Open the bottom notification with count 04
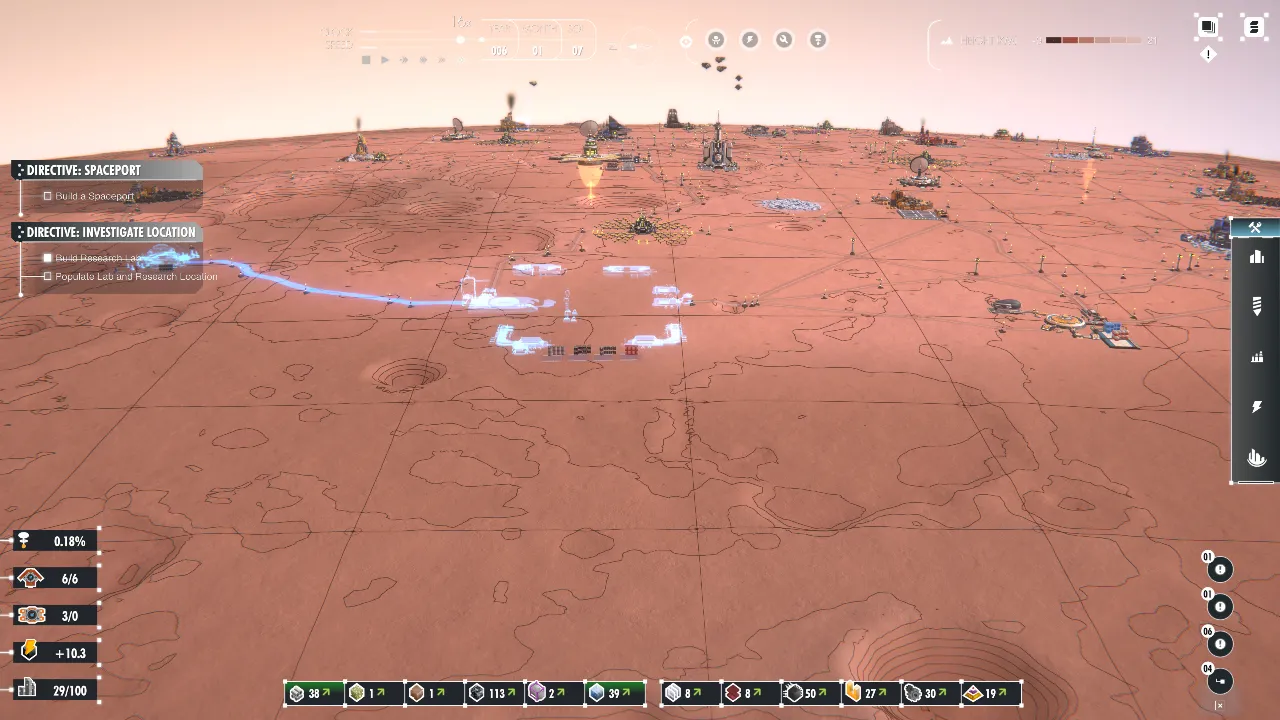This screenshot has width=1280, height=720. (x=1219, y=682)
